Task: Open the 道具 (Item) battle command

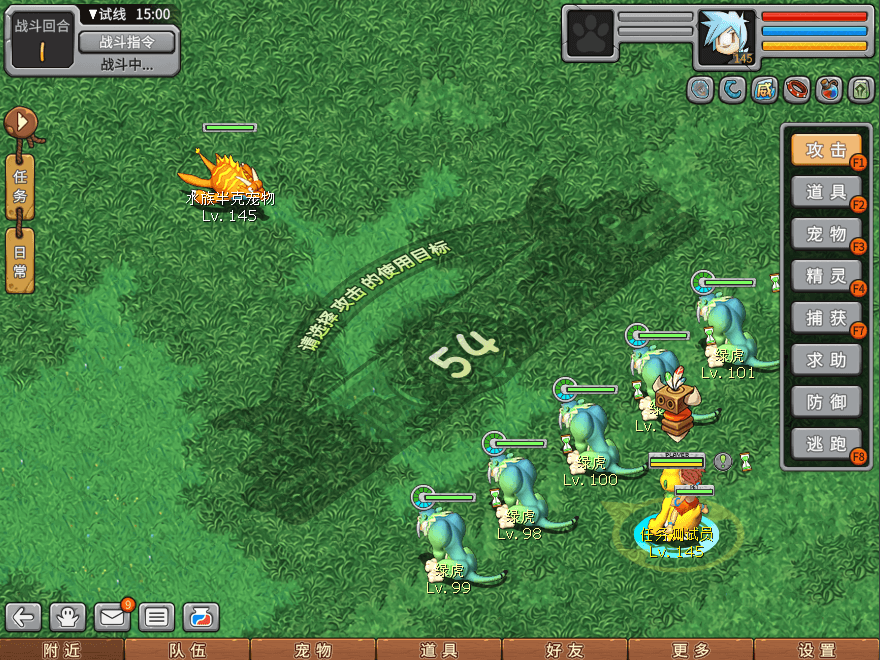Action: tap(826, 192)
